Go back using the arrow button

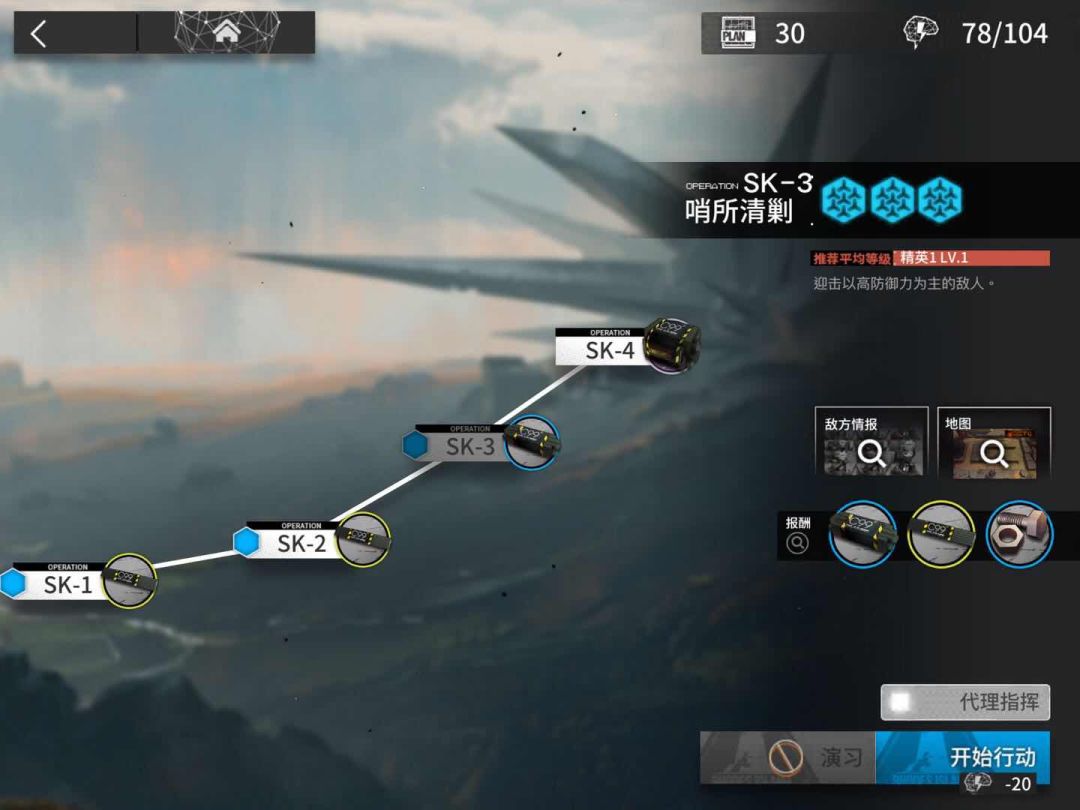click(39, 34)
